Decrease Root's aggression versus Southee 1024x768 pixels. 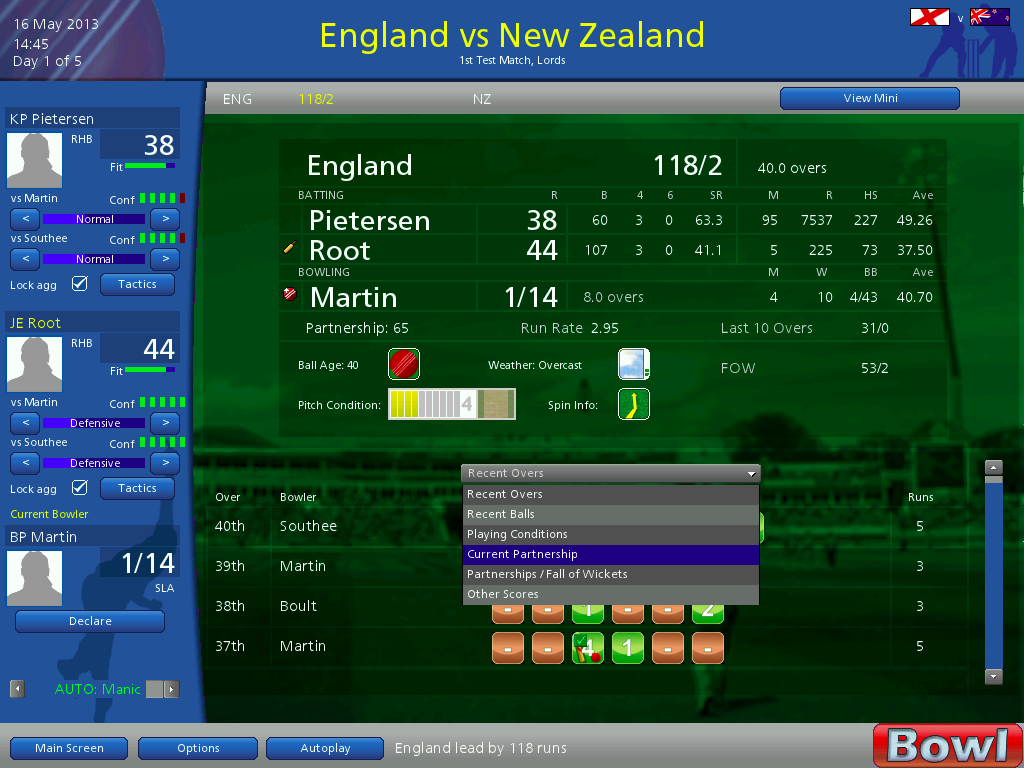pos(25,463)
